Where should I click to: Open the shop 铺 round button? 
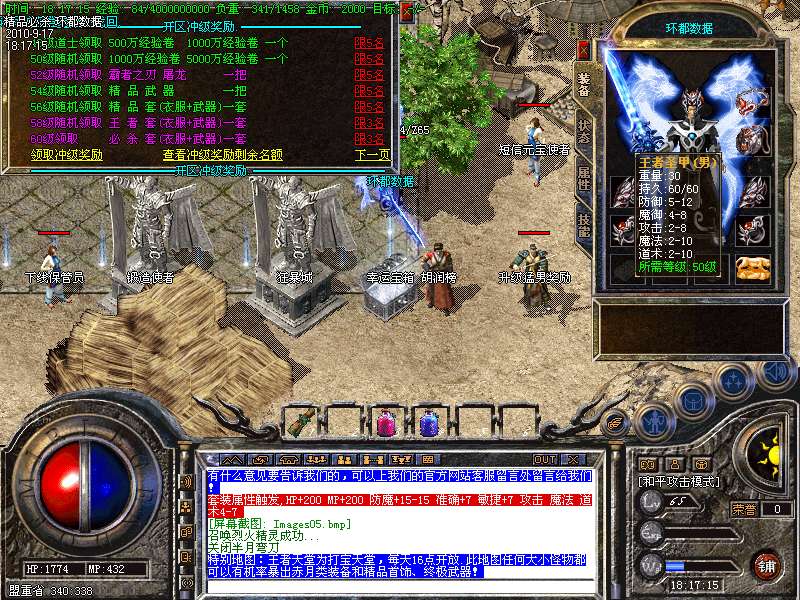tap(766, 565)
